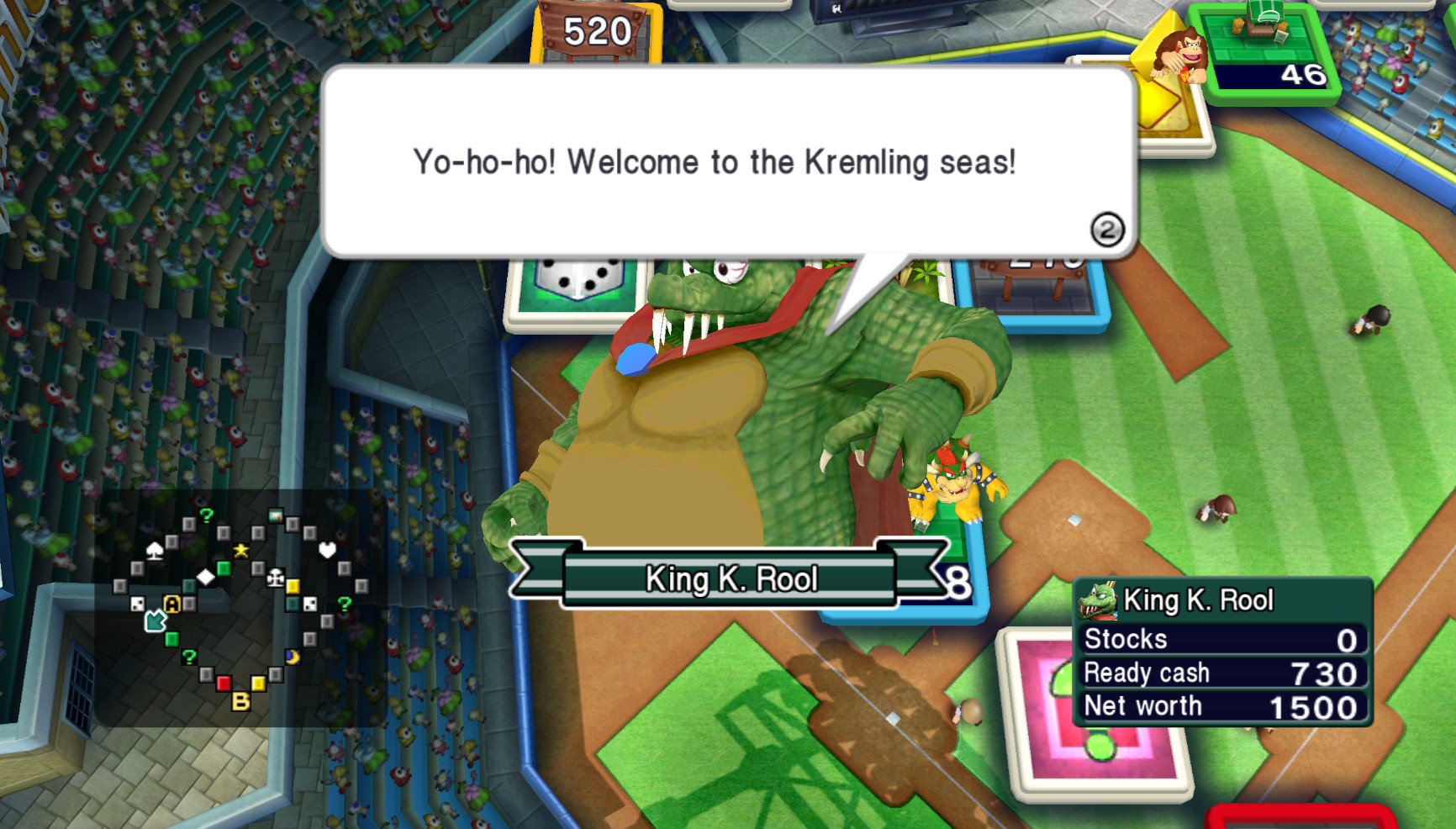Click the blue moon square on the minimap
The height and width of the screenshot is (829, 1456).
(x=293, y=657)
